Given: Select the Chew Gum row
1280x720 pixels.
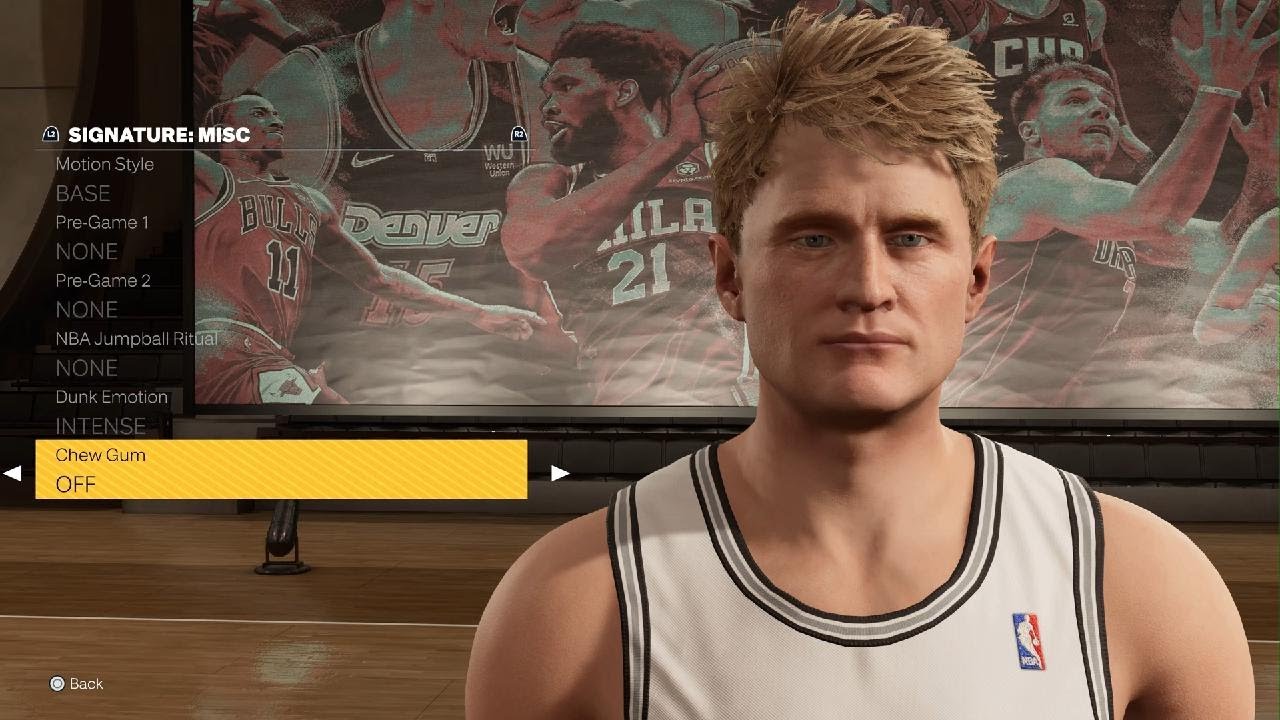Looking at the screenshot, I should pyautogui.click(x=101, y=455).
